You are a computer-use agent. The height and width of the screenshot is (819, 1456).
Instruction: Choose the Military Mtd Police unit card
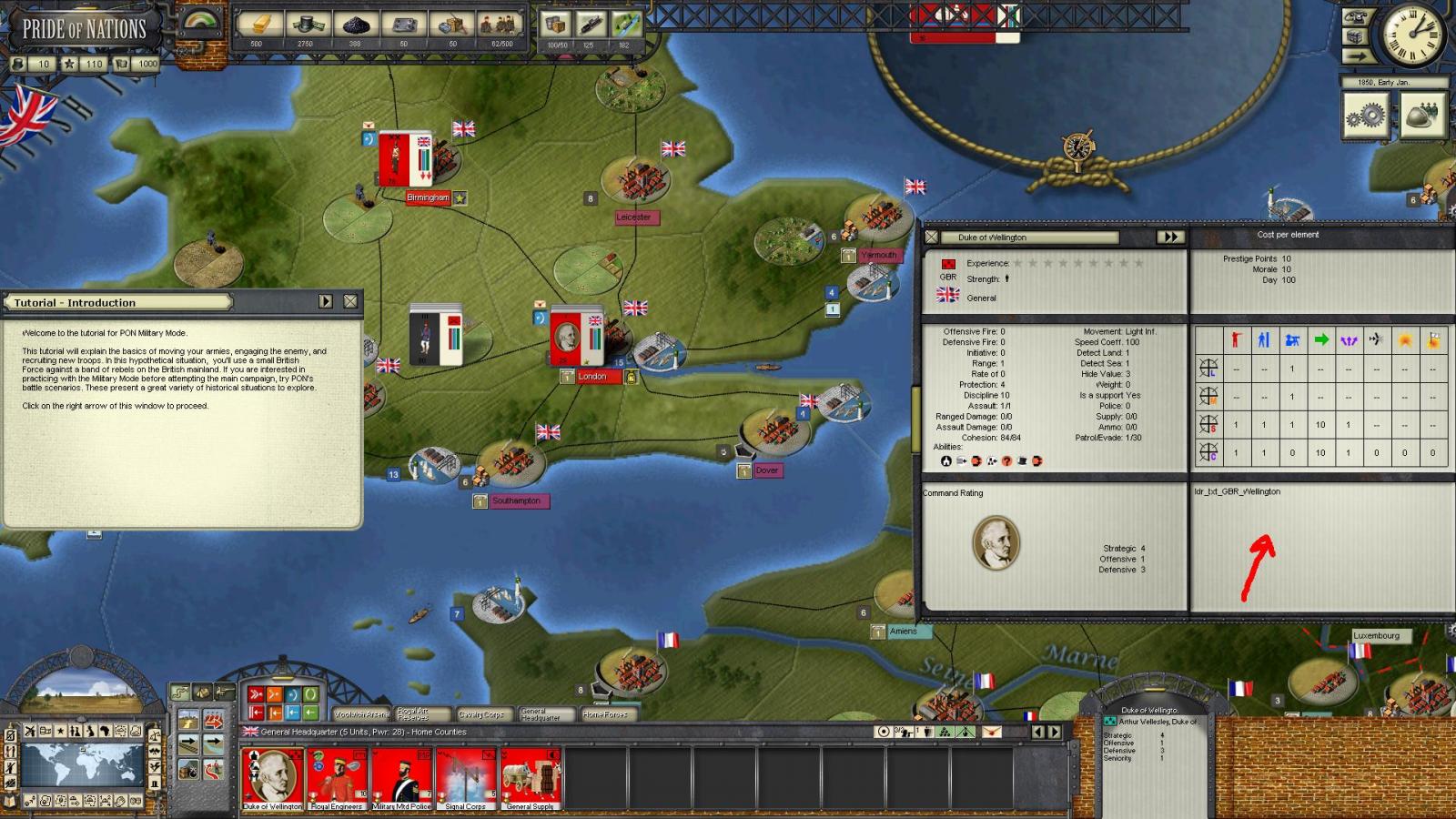401,778
